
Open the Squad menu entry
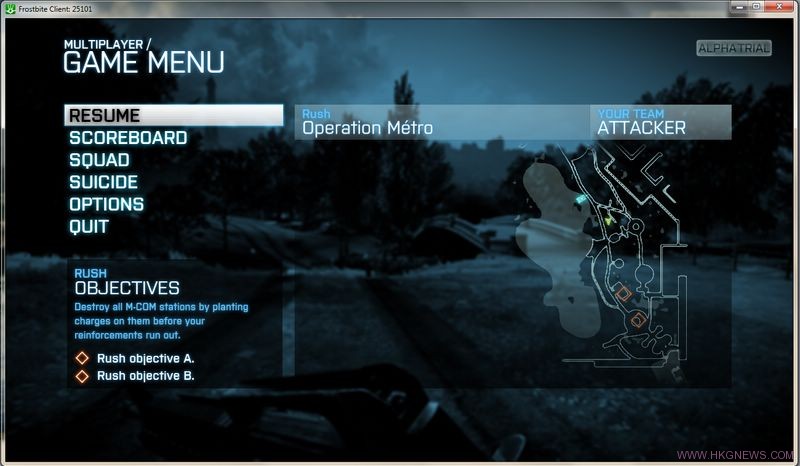click(x=99, y=160)
